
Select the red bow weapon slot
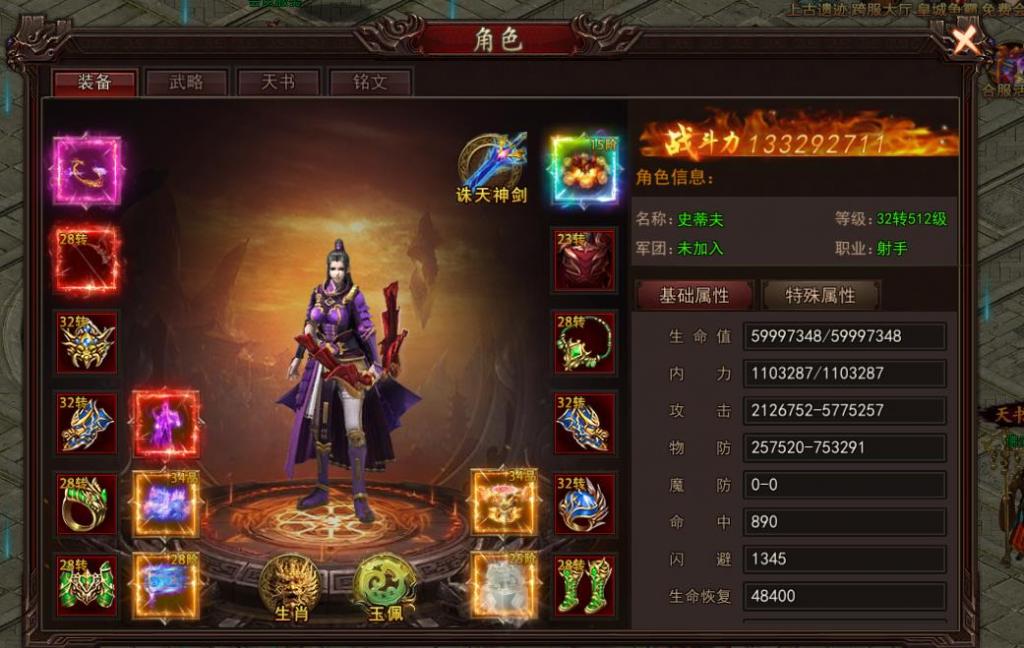[86, 259]
